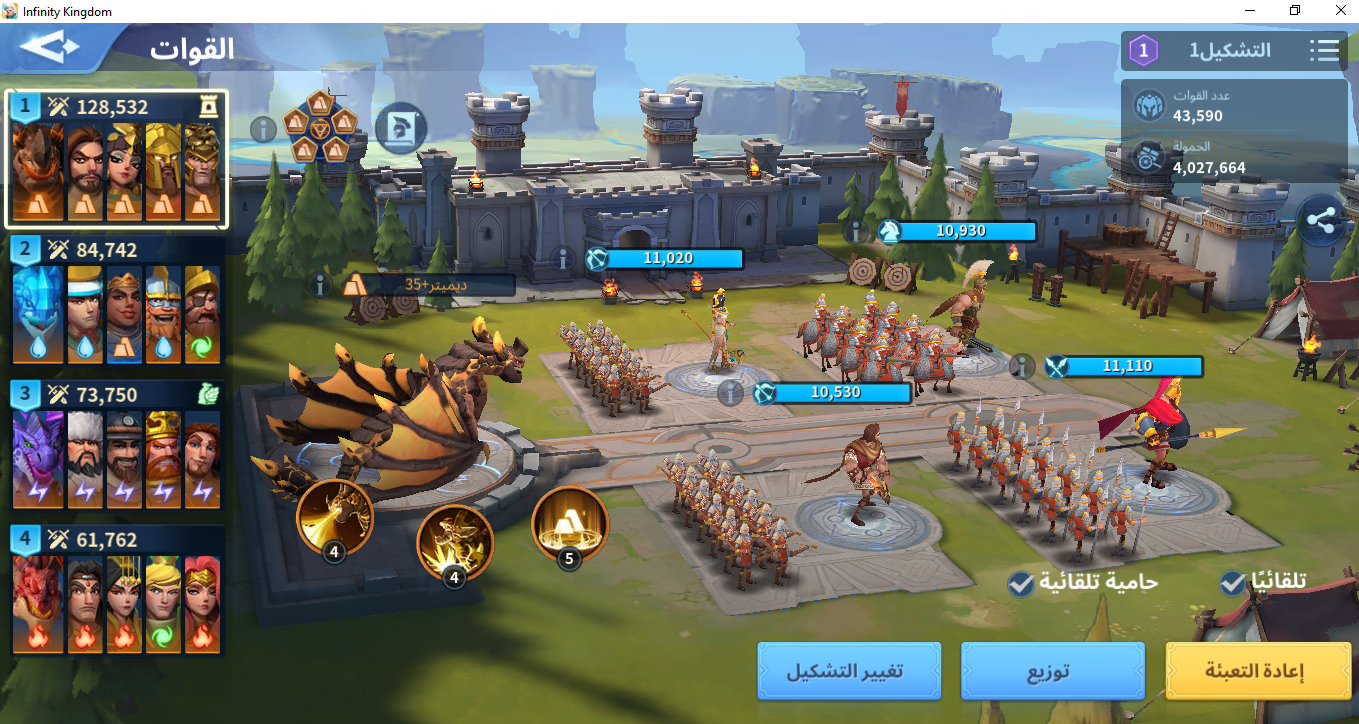Show info for the 11,020 troop unit
This screenshot has height=724, width=1359.
click(564, 259)
